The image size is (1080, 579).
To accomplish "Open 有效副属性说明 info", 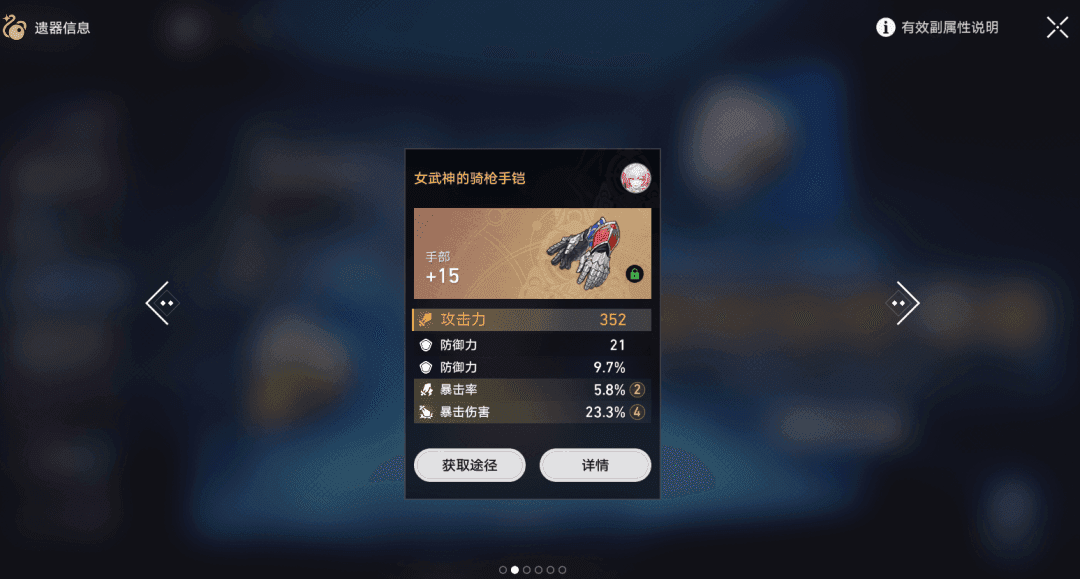I will [x=938, y=28].
